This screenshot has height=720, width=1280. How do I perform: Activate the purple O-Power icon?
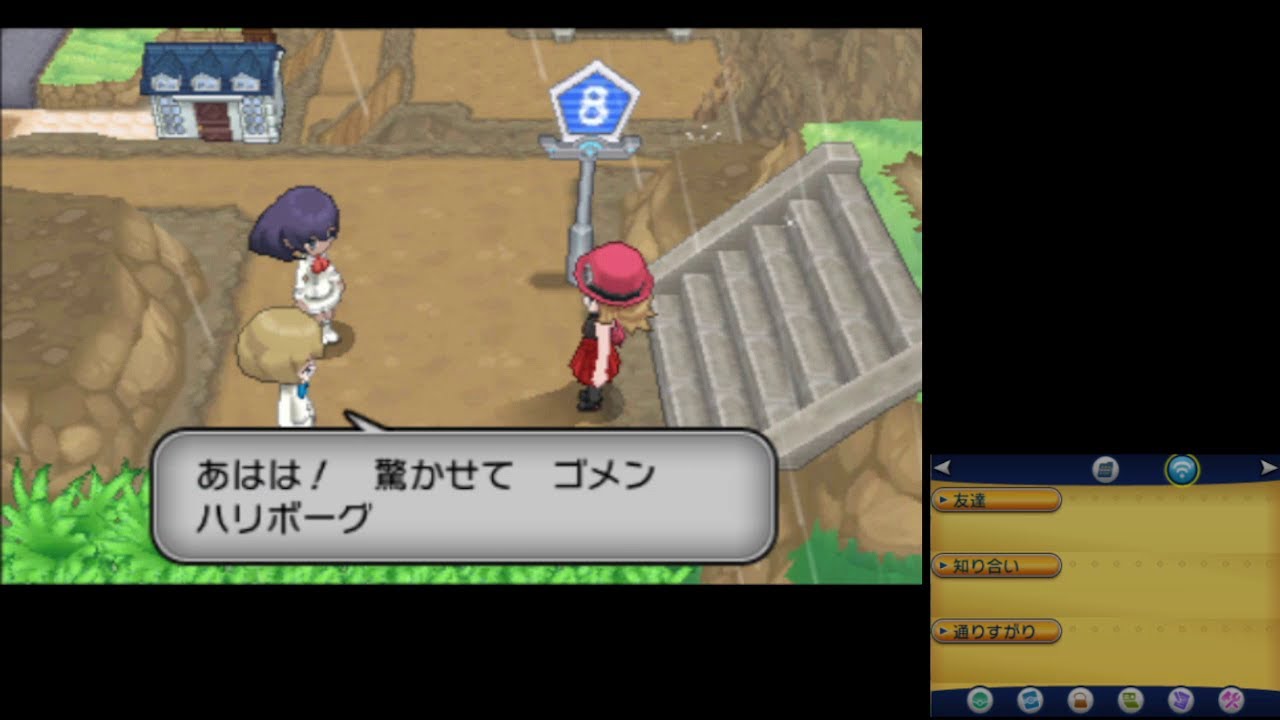point(1182,701)
